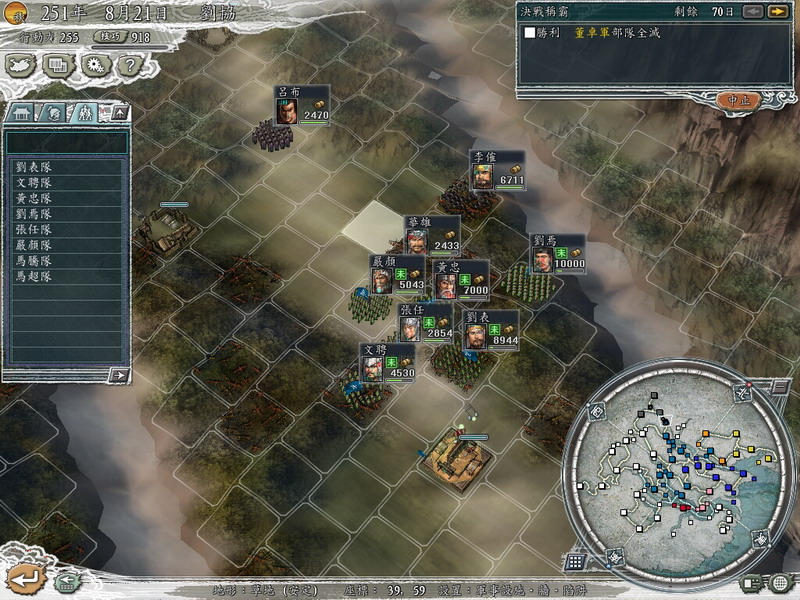This screenshot has width=800, height=600.
Task: Toggle the grid icon beside the minimap
Action: [575, 561]
